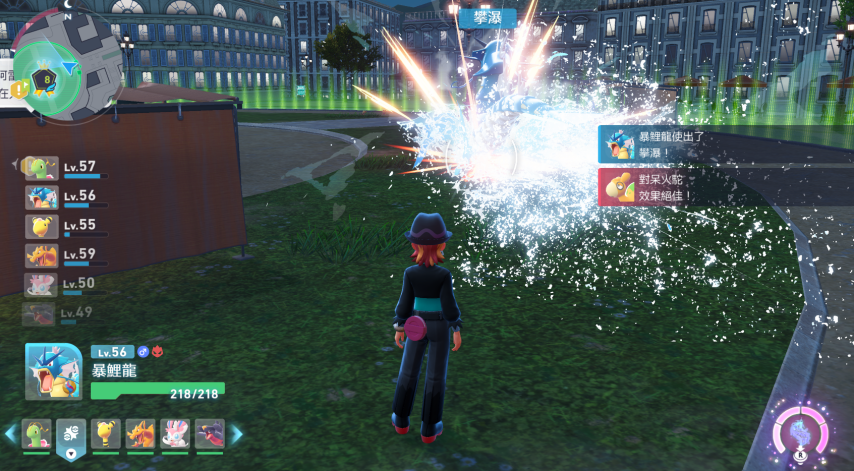Switch to Charizard in the bottom bar
This screenshot has width=854, height=471.
[x=140, y=433]
